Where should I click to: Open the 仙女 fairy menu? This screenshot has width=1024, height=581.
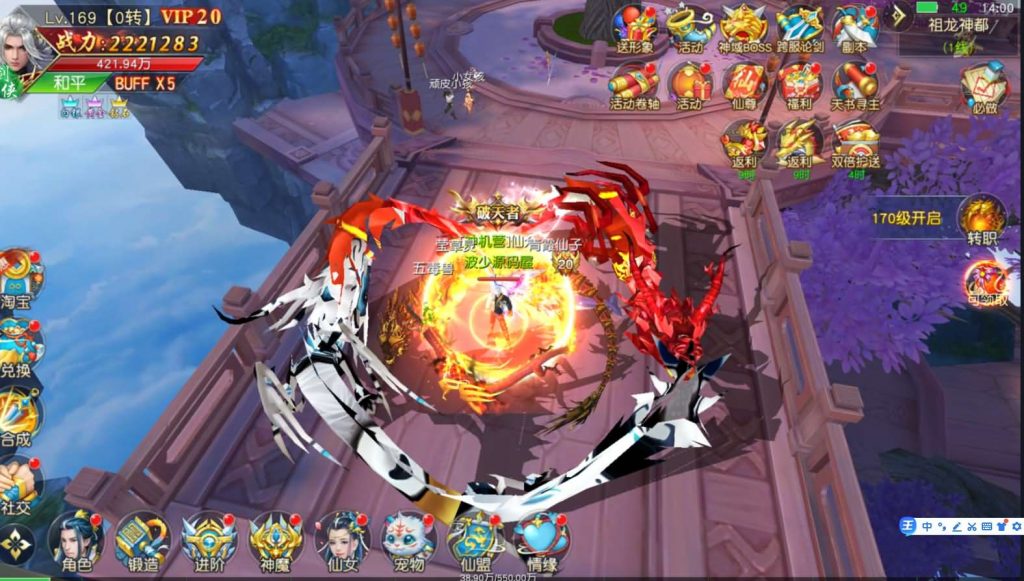click(x=343, y=540)
